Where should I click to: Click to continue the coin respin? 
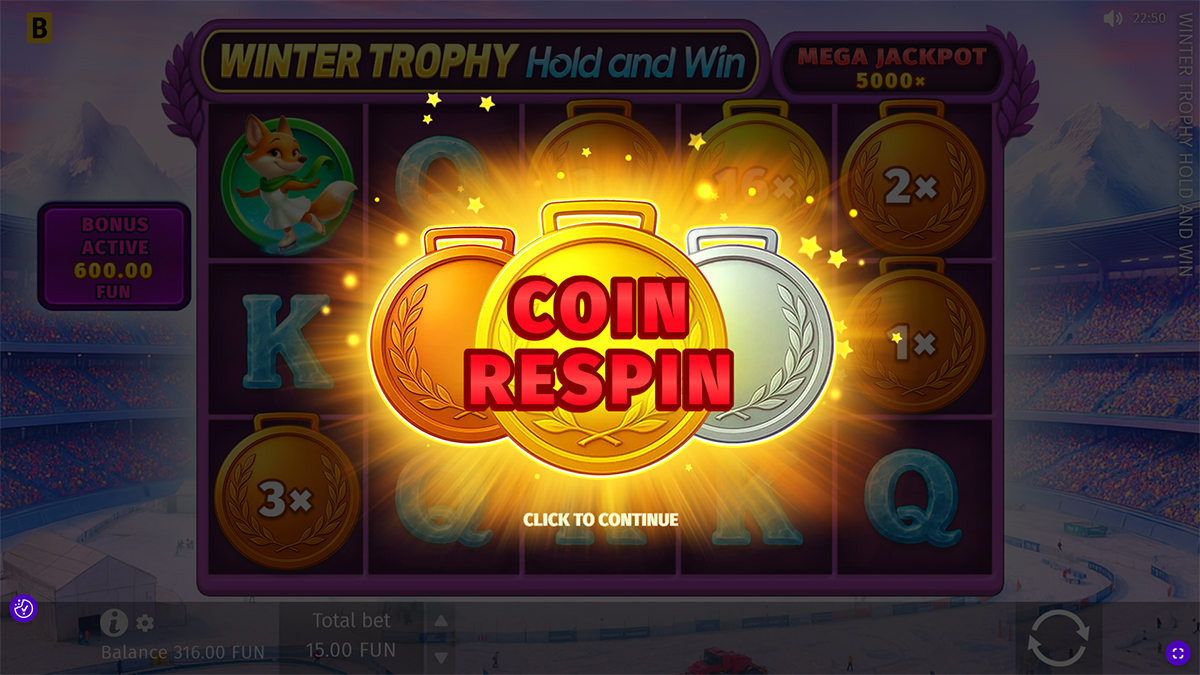pyautogui.click(x=600, y=519)
